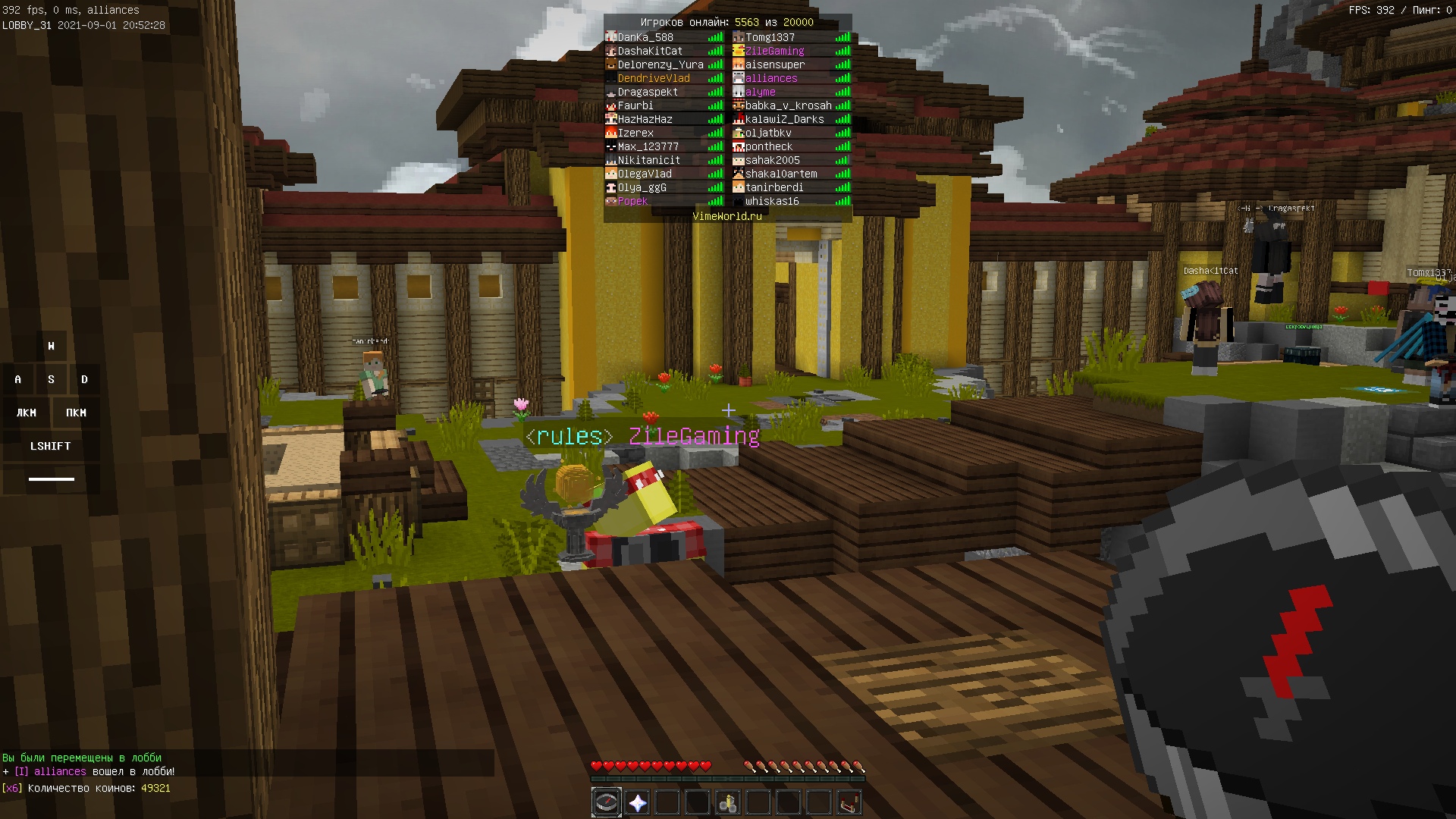Click the alyme entry in the player list

tap(760, 92)
